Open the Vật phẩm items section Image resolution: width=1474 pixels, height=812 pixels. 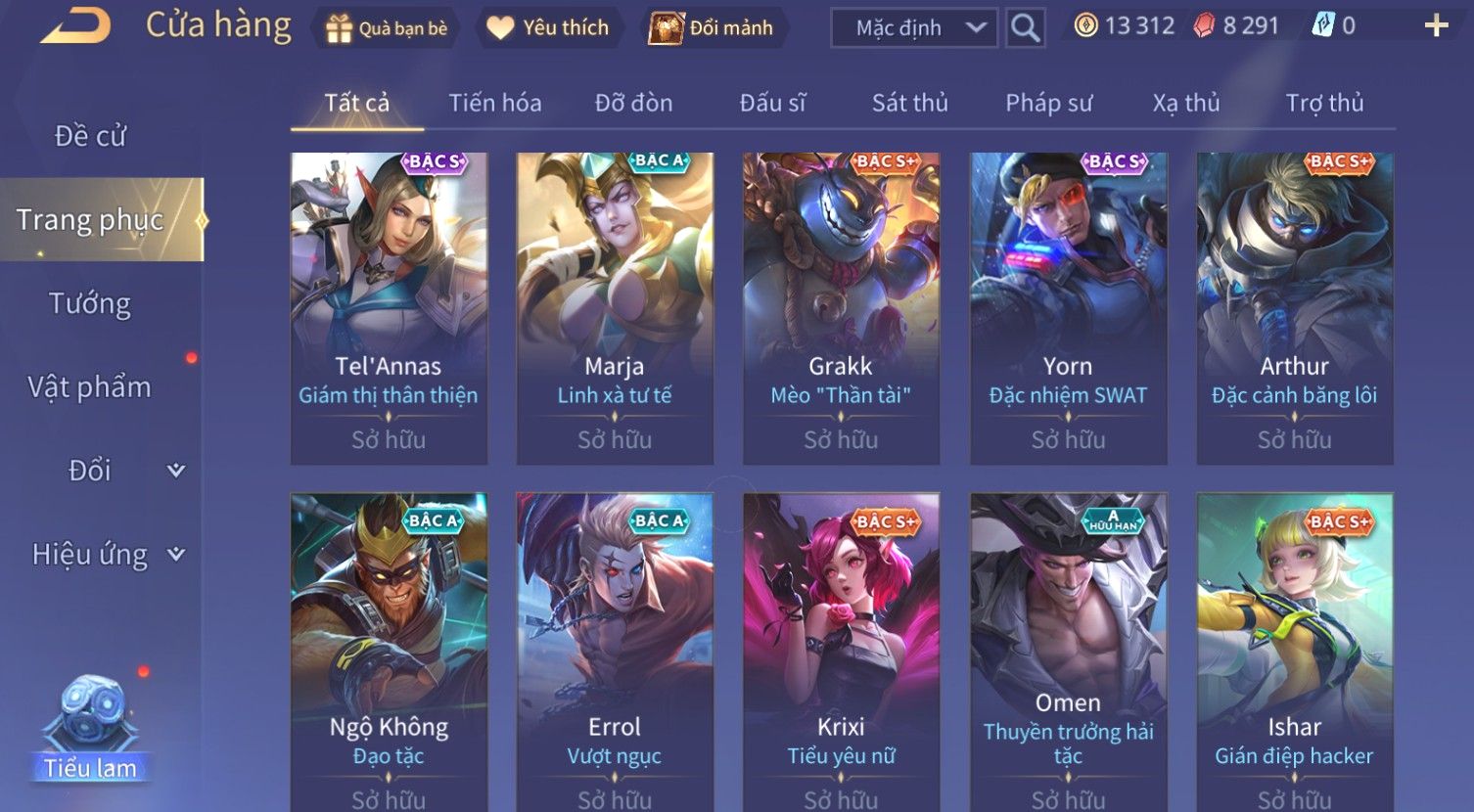tap(90, 387)
